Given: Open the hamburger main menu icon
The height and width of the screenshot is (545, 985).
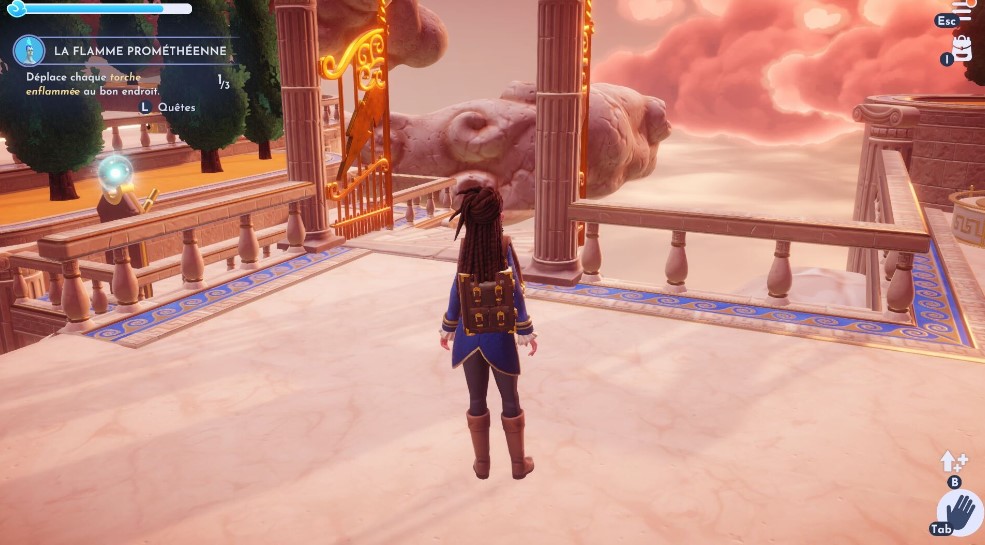Looking at the screenshot, I should click(965, 14).
